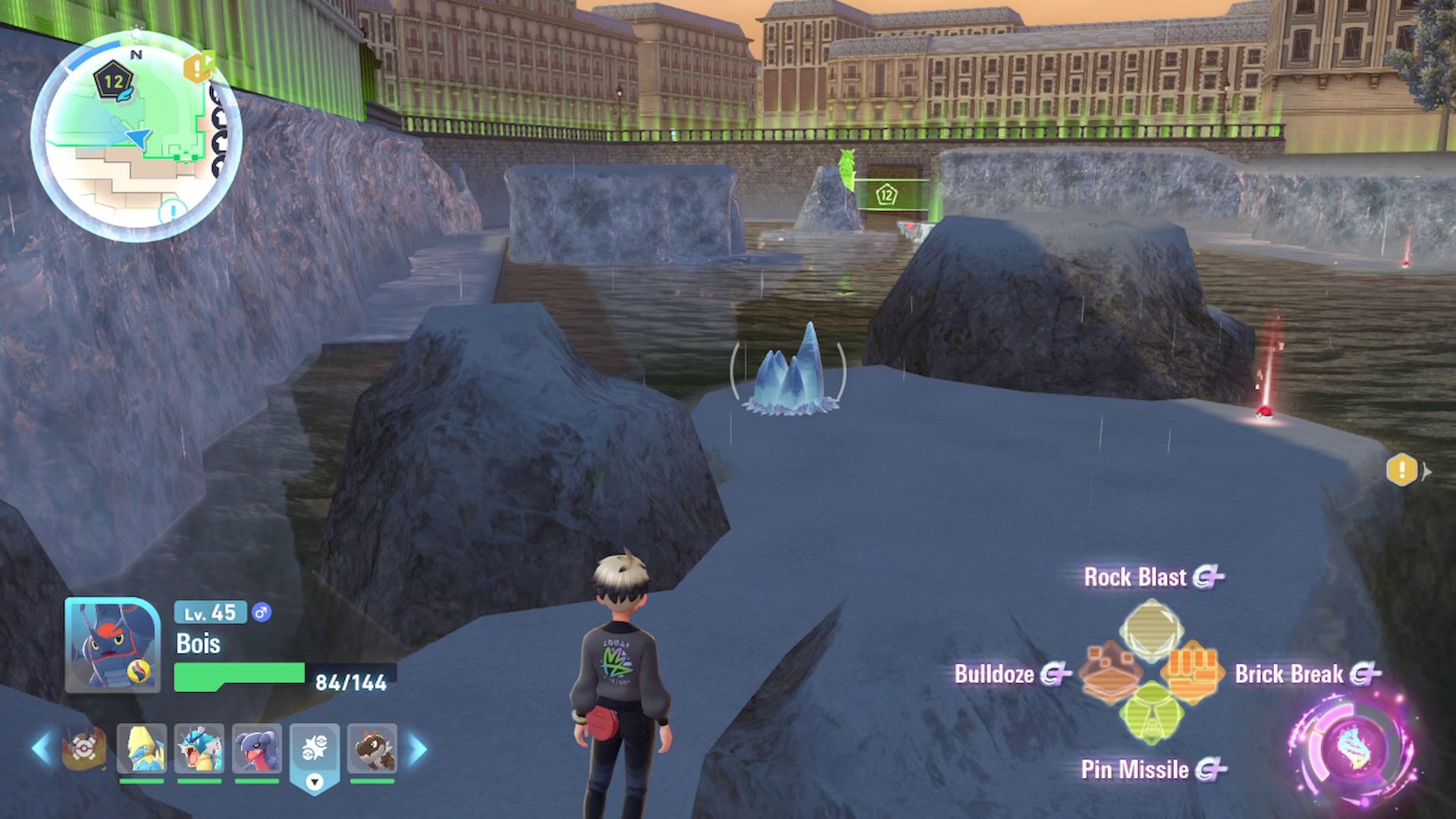The height and width of the screenshot is (819, 1456).
Task: Use the Rock Blast move
Action: click(x=1151, y=626)
